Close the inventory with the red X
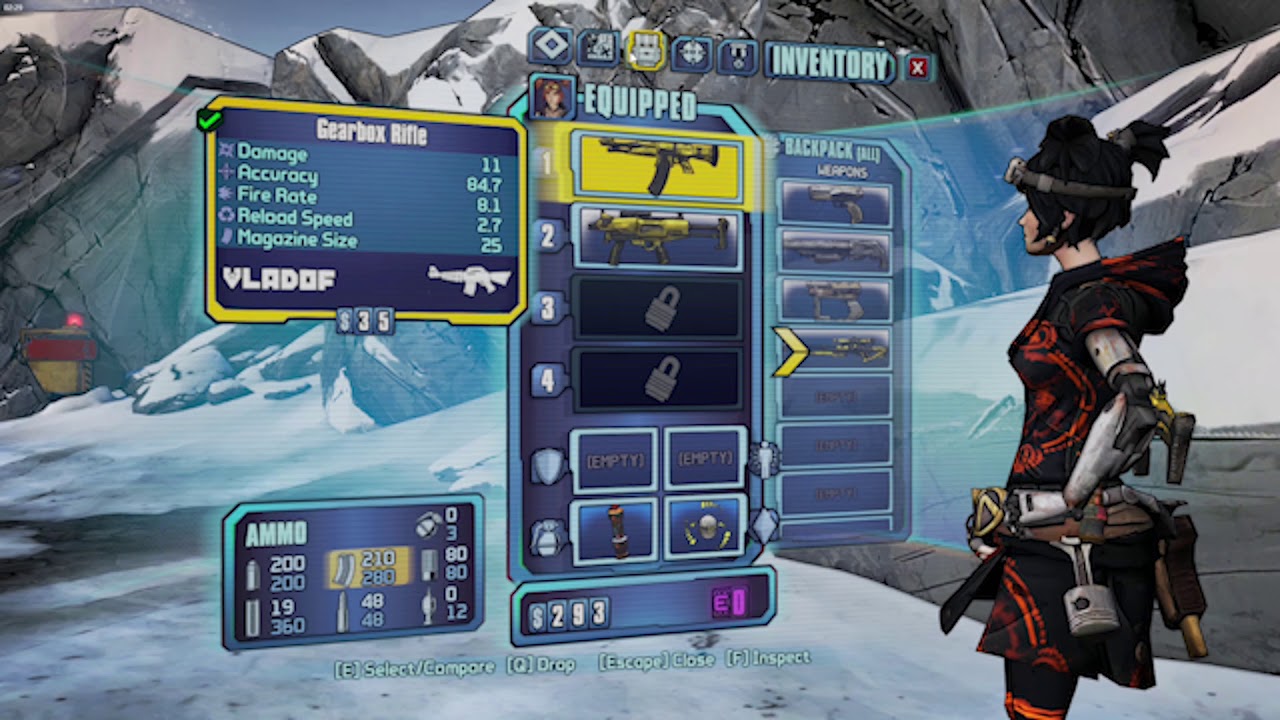 click(x=917, y=68)
